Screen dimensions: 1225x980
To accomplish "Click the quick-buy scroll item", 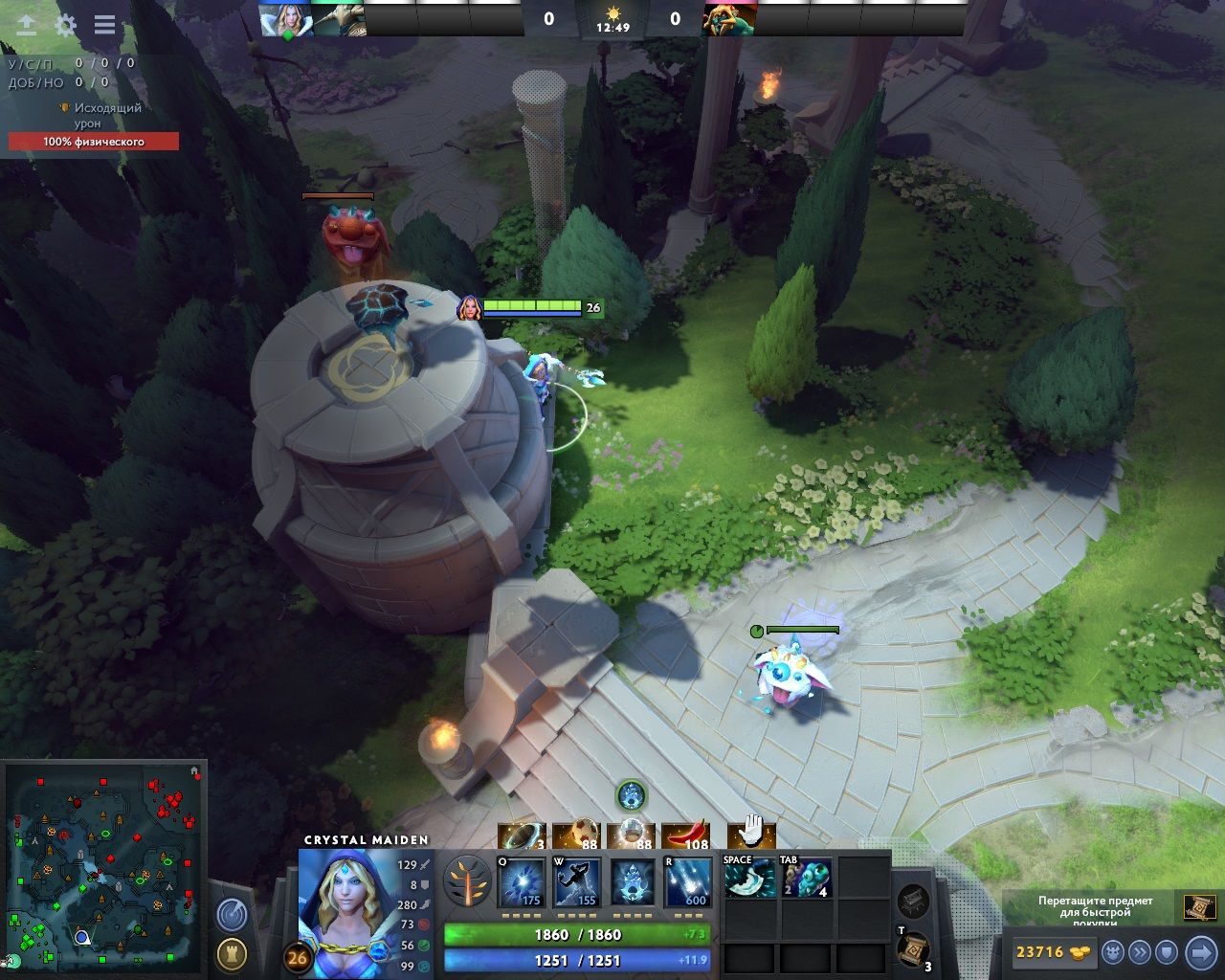I will click(1199, 905).
